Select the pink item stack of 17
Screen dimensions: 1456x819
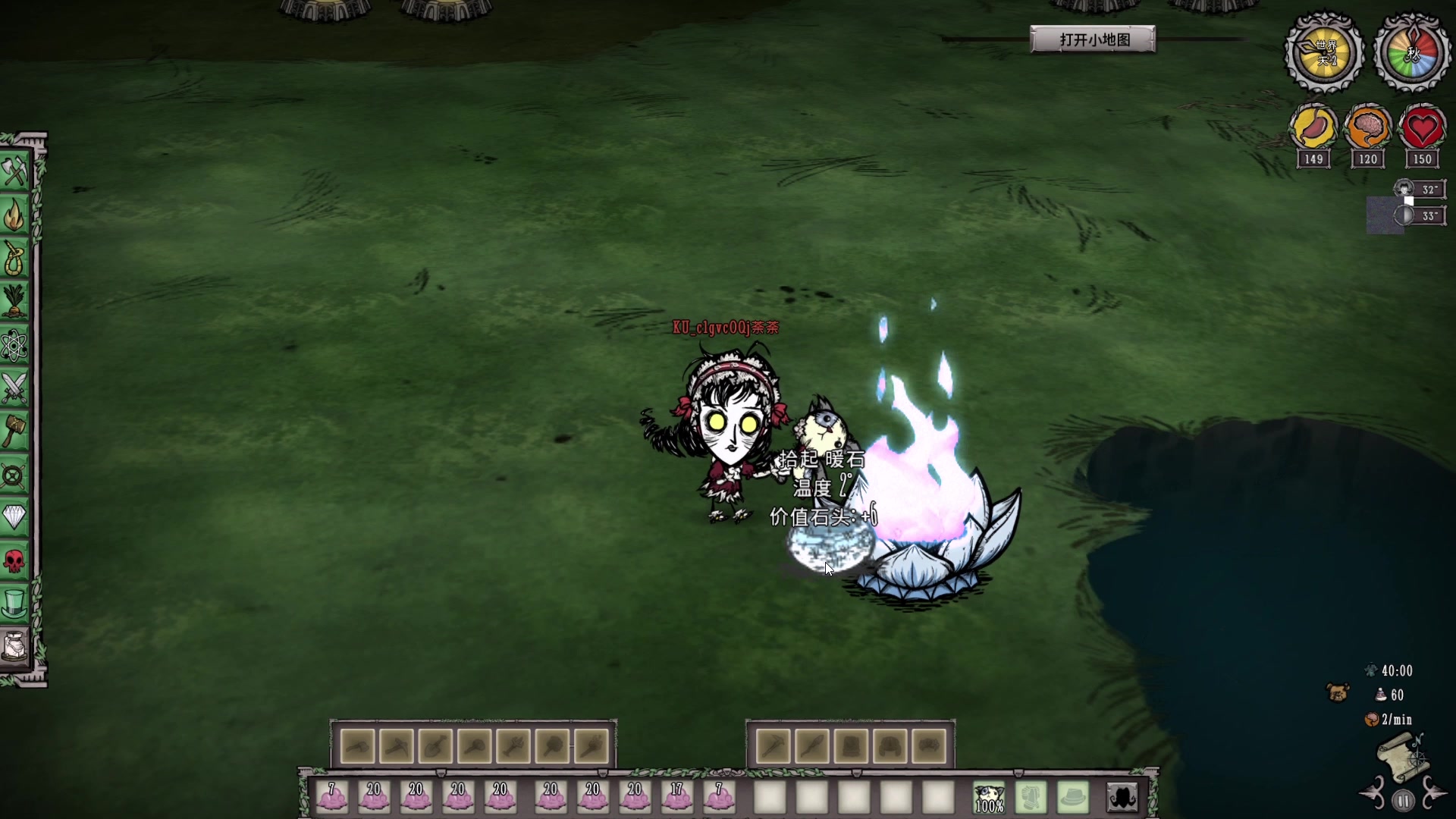pos(676,798)
